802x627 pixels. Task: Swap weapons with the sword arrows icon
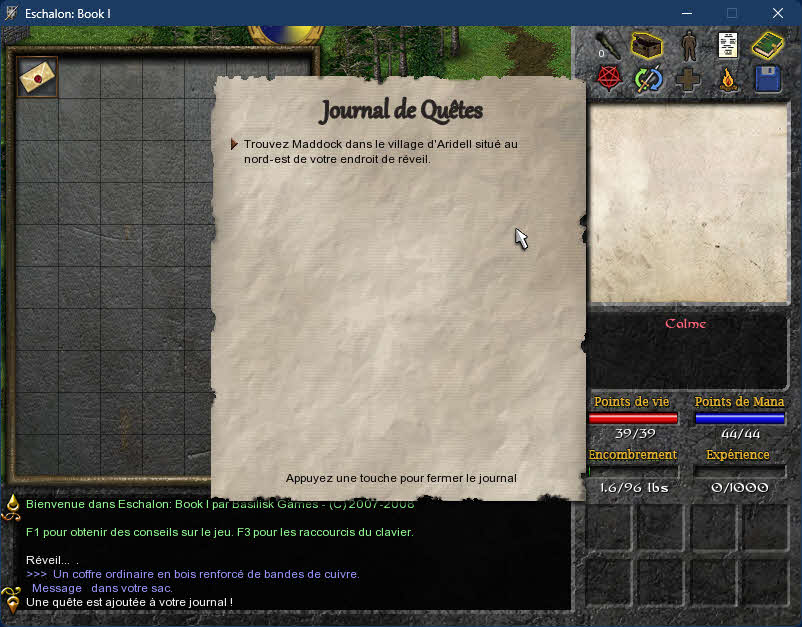tap(648, 79)
